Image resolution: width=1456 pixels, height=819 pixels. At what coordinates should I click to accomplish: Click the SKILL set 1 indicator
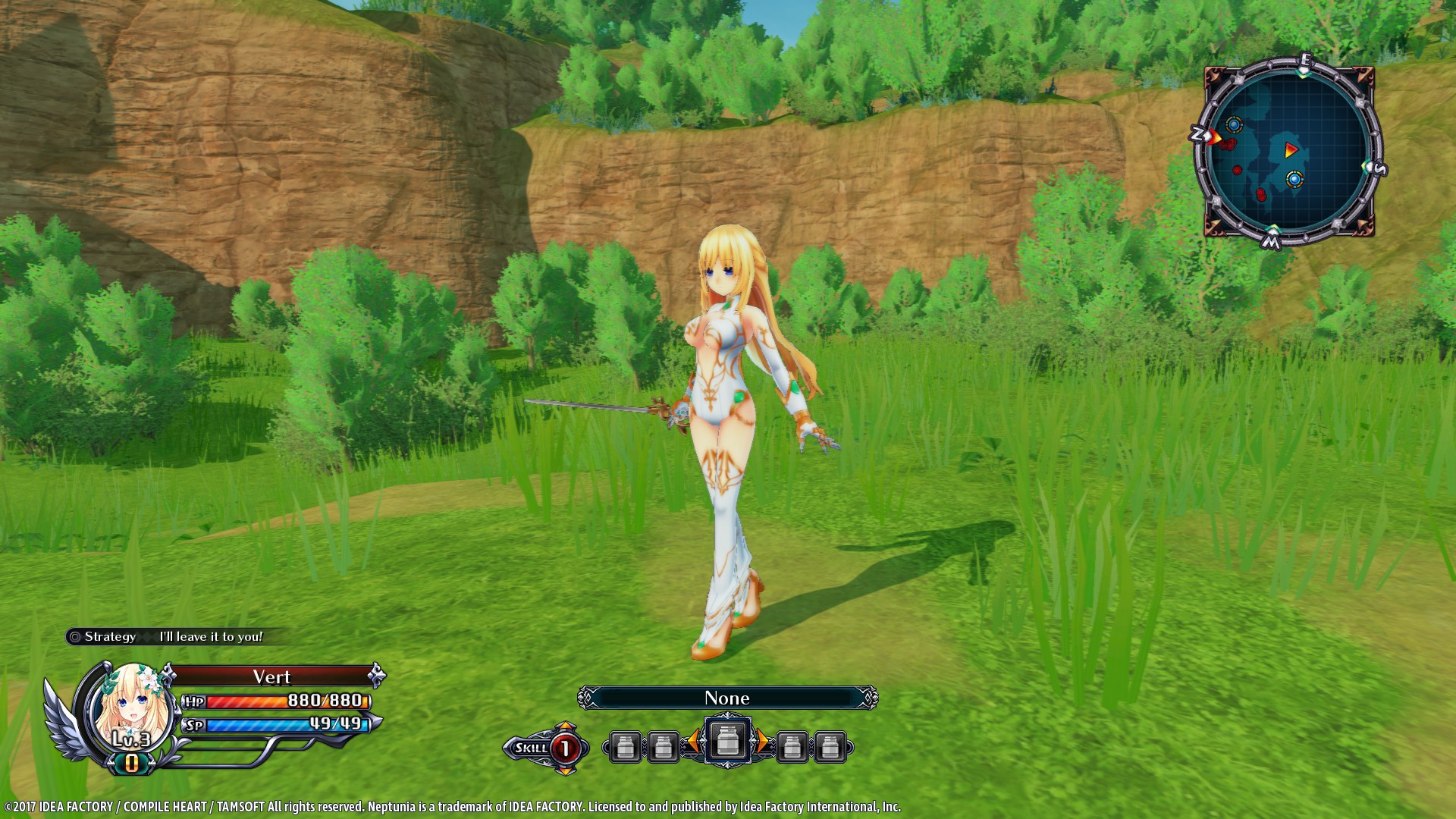pyautogui.click(x=546, y=748)
